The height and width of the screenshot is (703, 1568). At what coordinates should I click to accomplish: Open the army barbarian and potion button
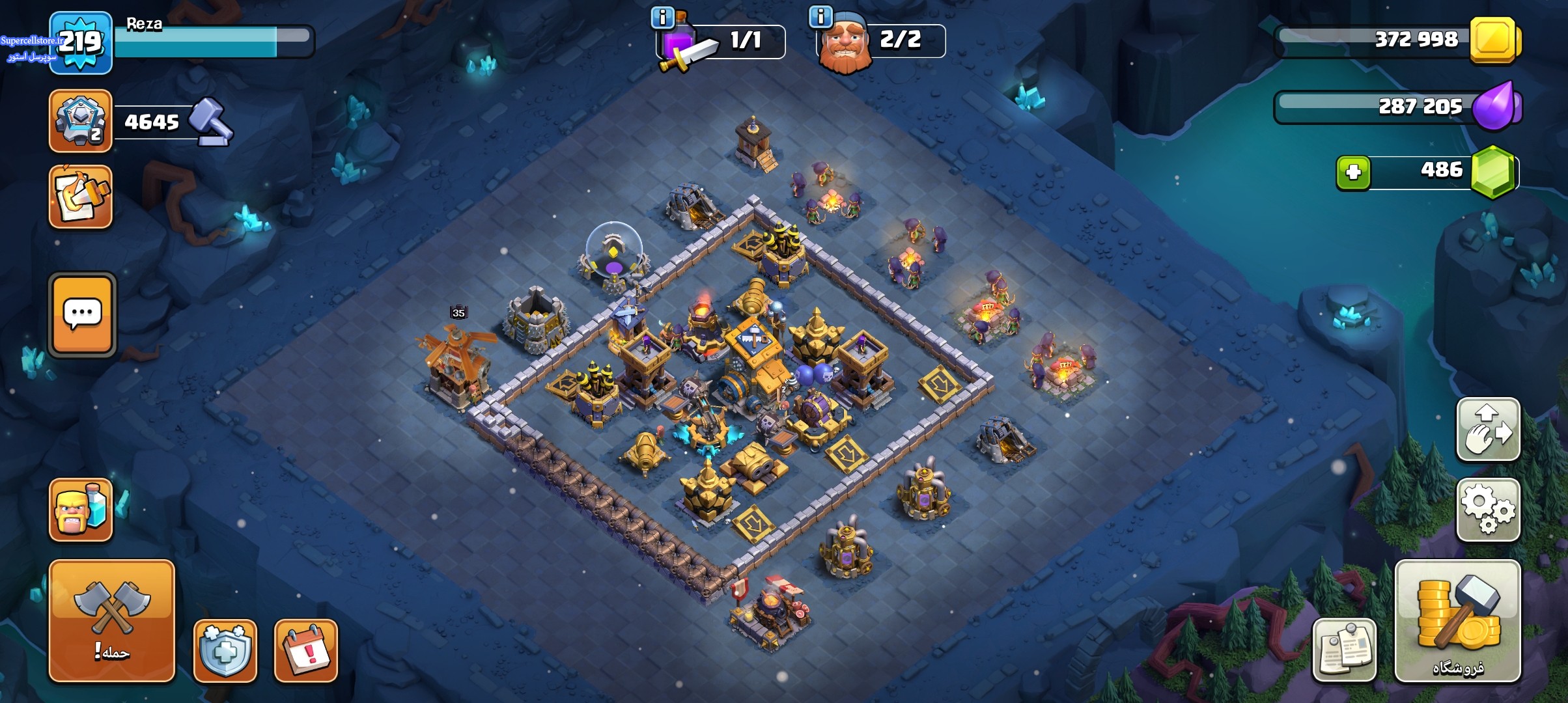point(81,510)
